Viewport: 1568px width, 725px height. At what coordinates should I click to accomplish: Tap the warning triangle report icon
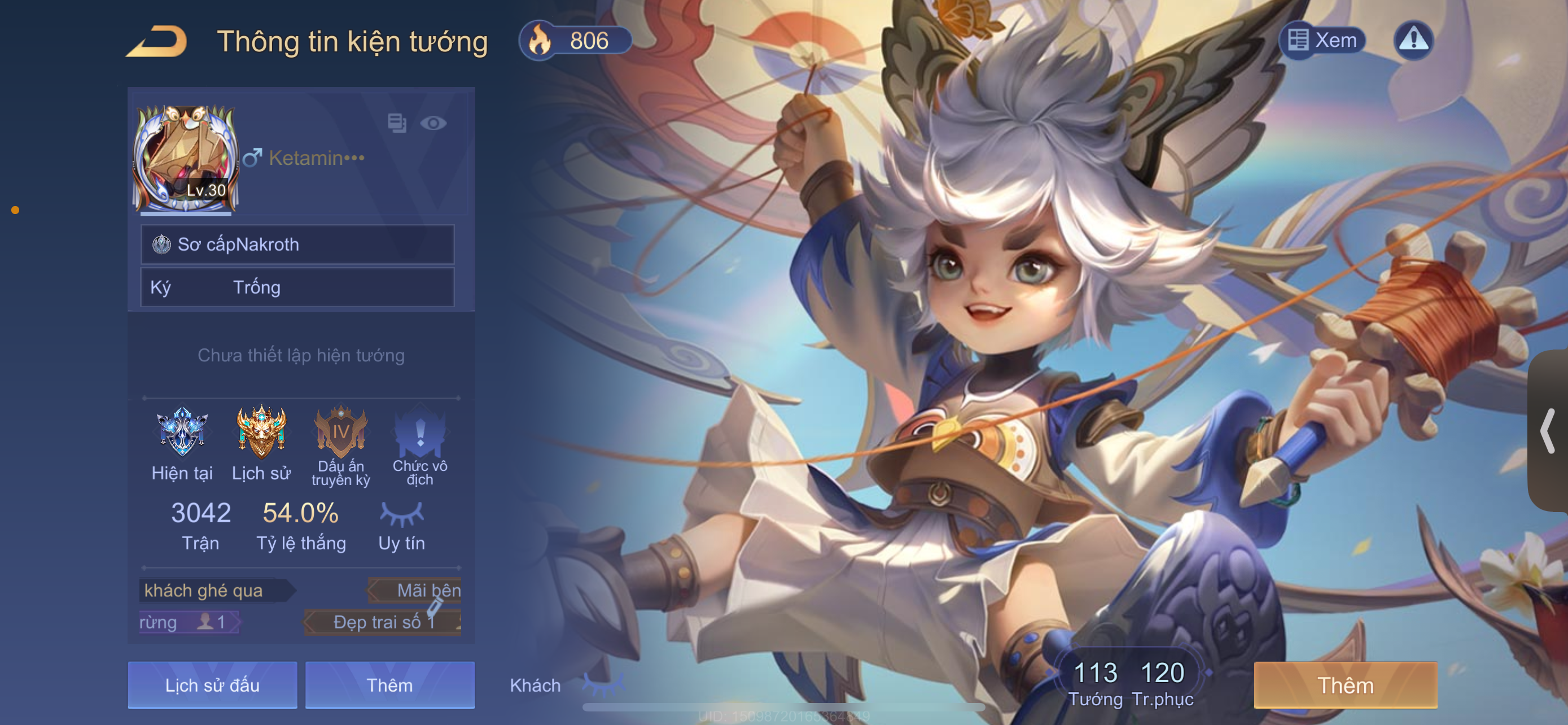coord(1413,40)
